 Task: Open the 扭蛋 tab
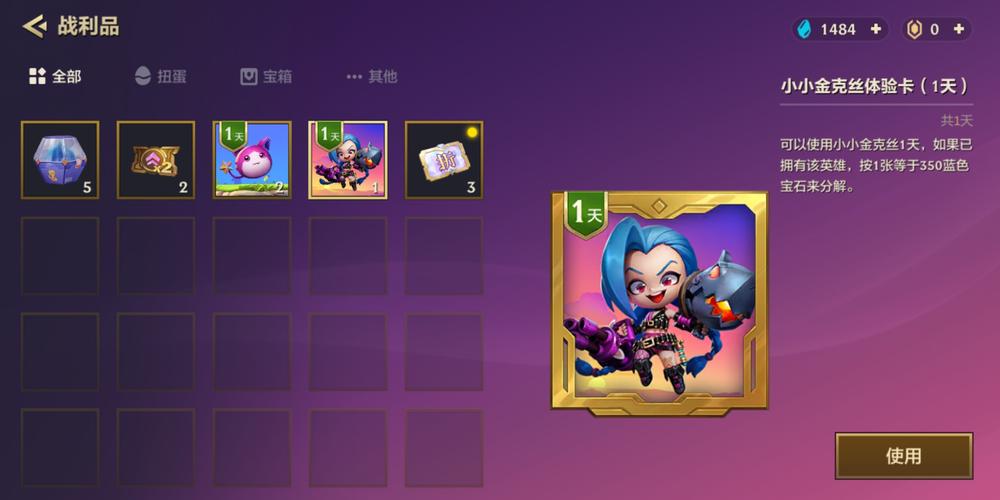pos(160,76)
